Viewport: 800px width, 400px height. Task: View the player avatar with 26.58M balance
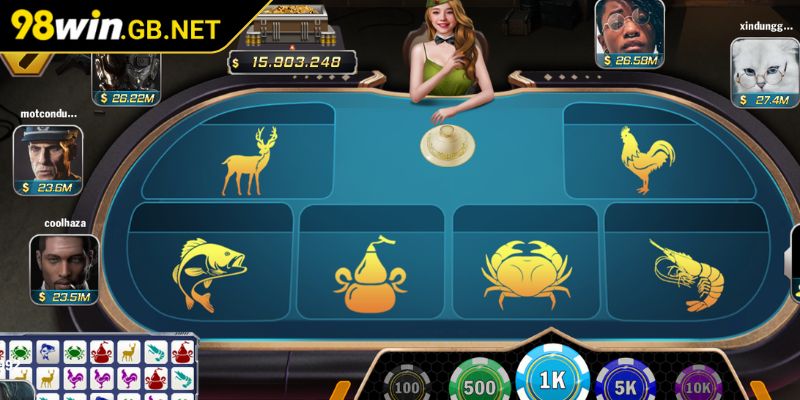pyautogui.click(x=630, y=27)
